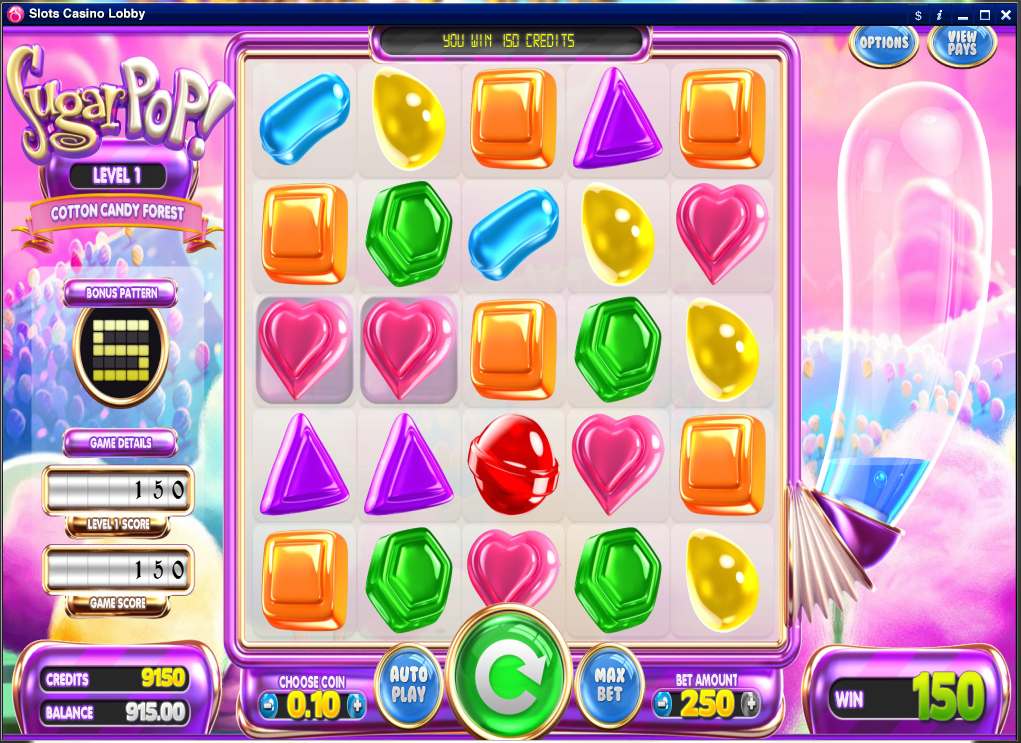Open the Bonus Pattern panel
This screenshot has width=1021, height=743.
120,293
